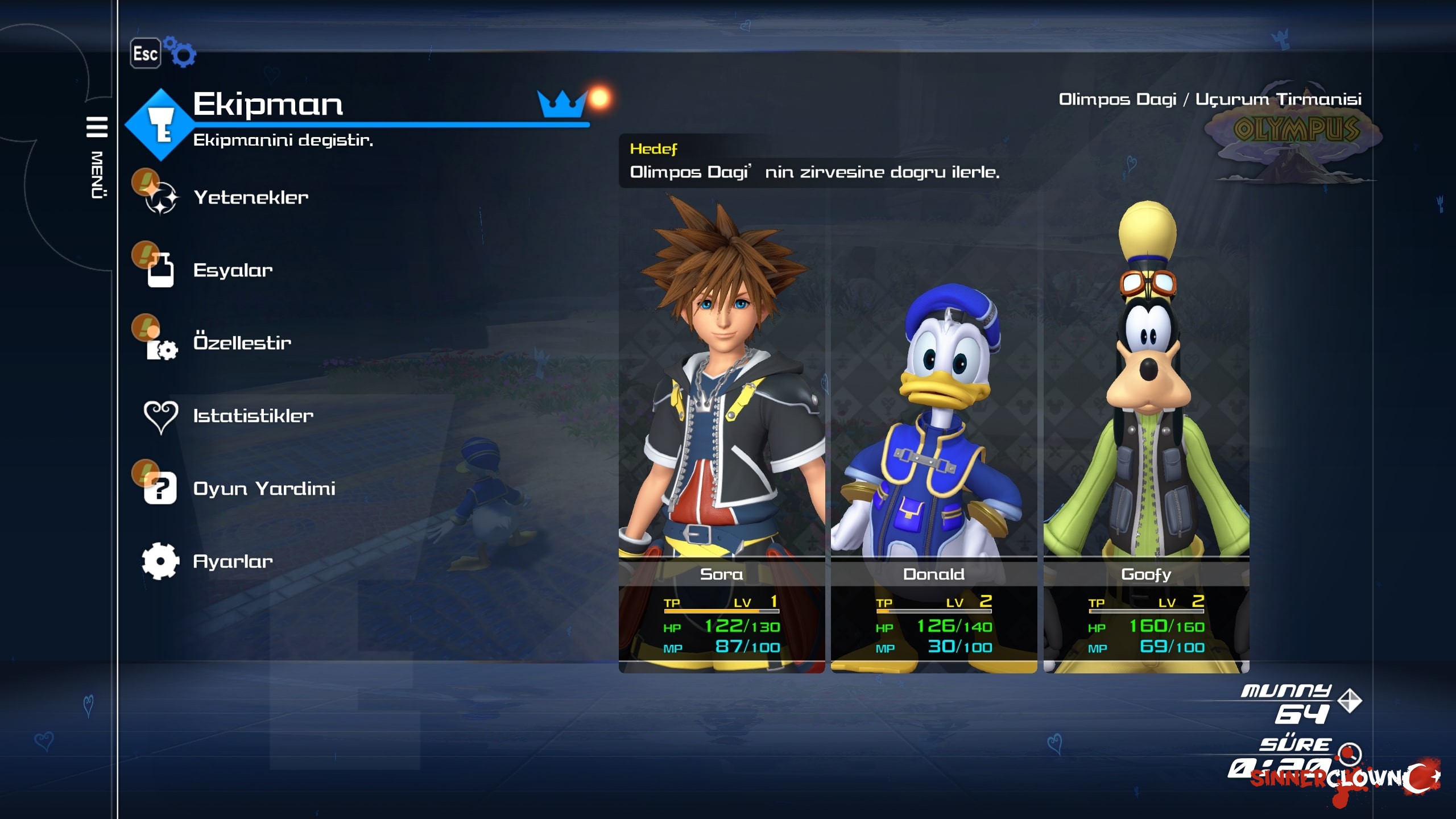Open Oyun Yardimi game help

pyautogui.click(x=264, y=489)
